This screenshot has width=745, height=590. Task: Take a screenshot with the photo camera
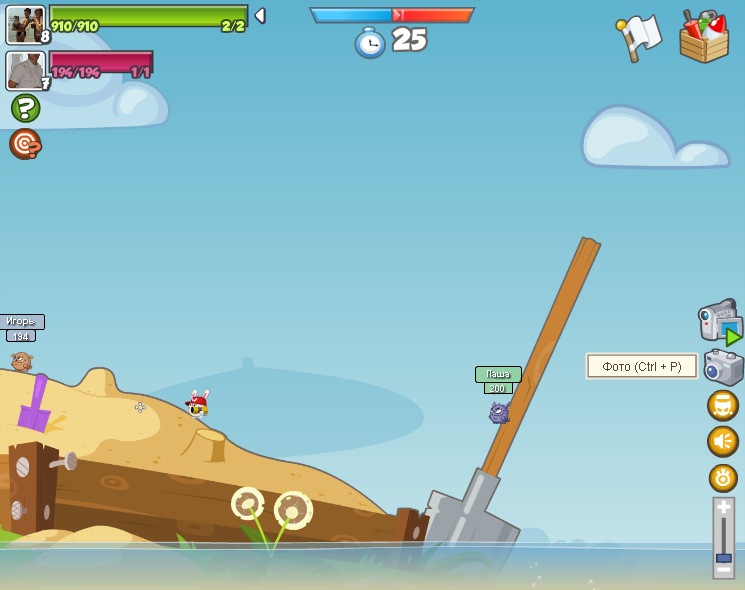click(x=723, y=367)
